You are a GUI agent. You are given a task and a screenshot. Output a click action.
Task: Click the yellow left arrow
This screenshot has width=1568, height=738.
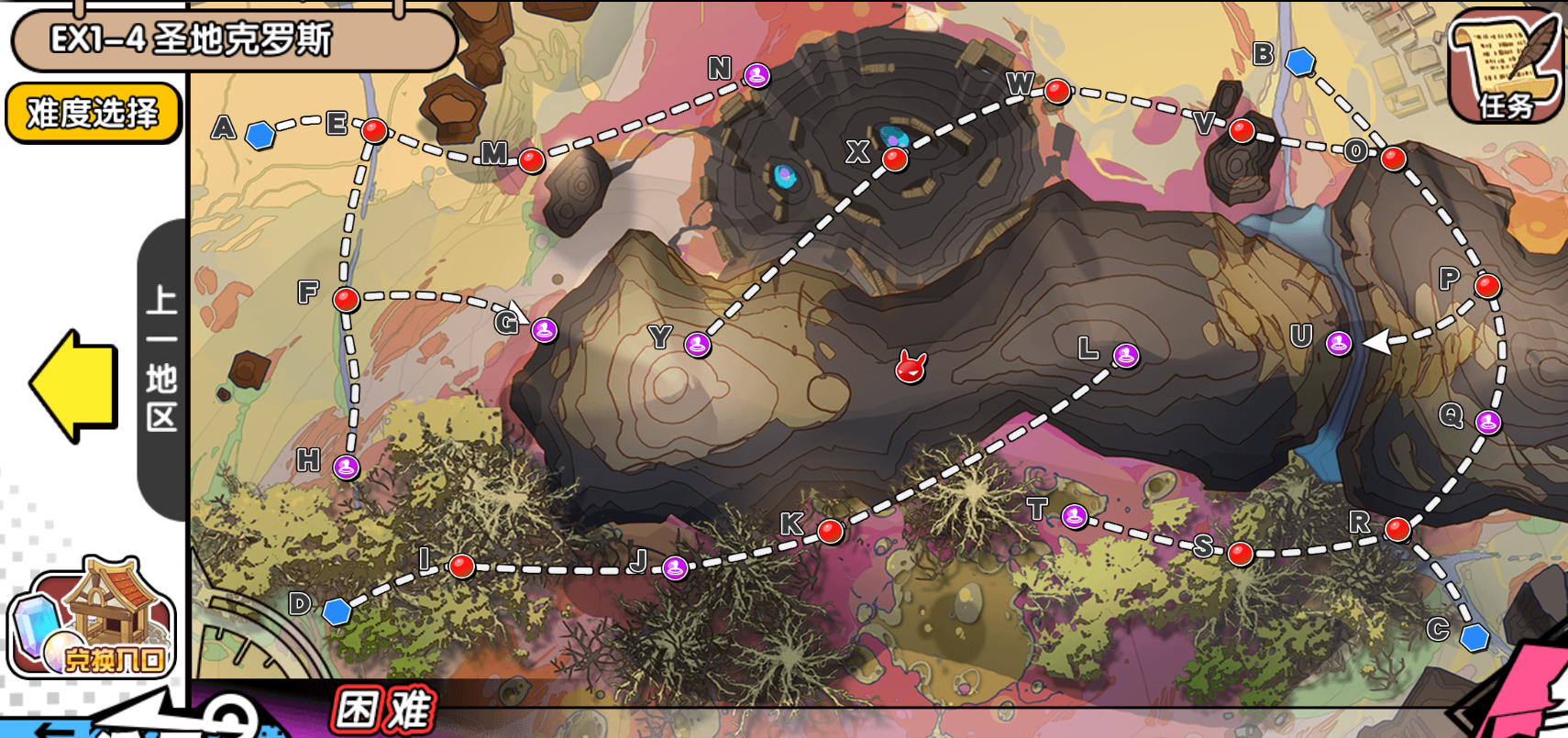pos(75,386)
